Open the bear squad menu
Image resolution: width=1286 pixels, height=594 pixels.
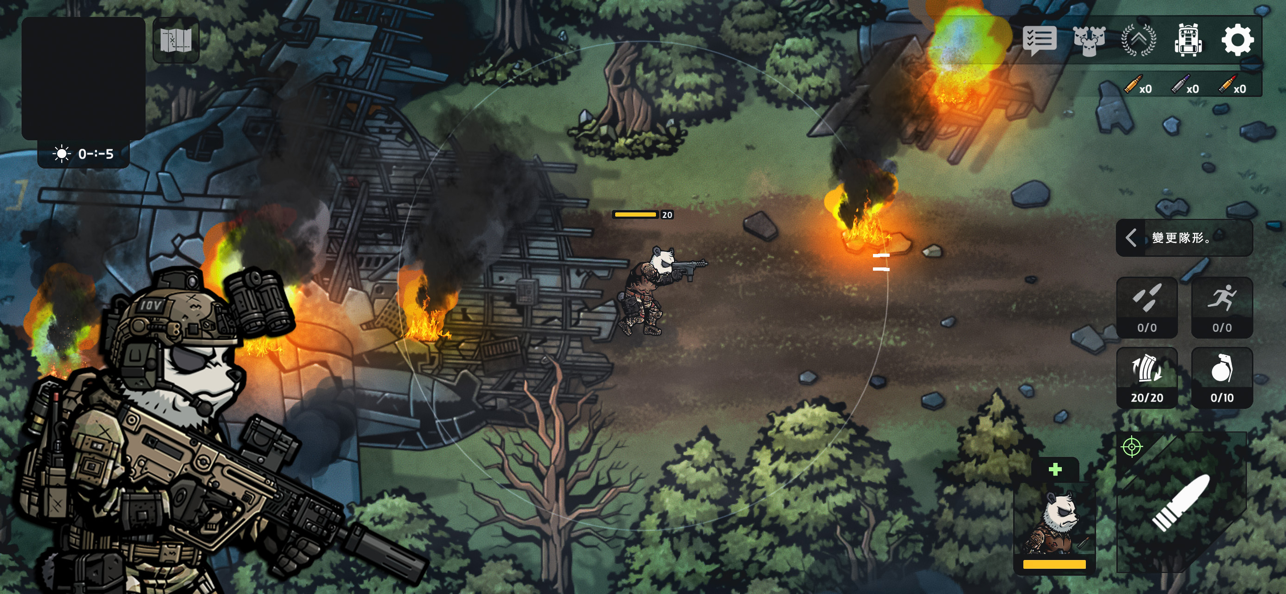(x=1089, y=40)
